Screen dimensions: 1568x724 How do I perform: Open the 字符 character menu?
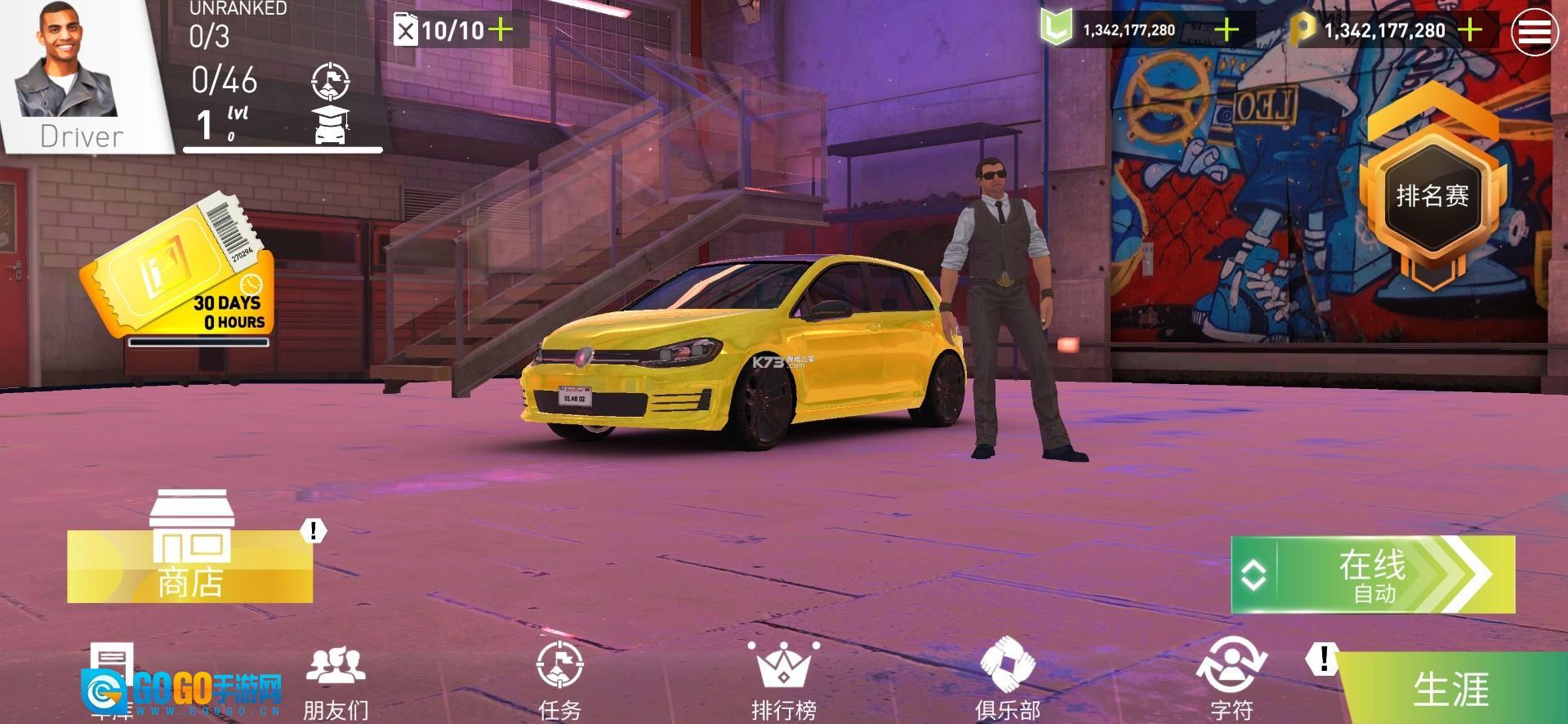(x=1231, y=682)
